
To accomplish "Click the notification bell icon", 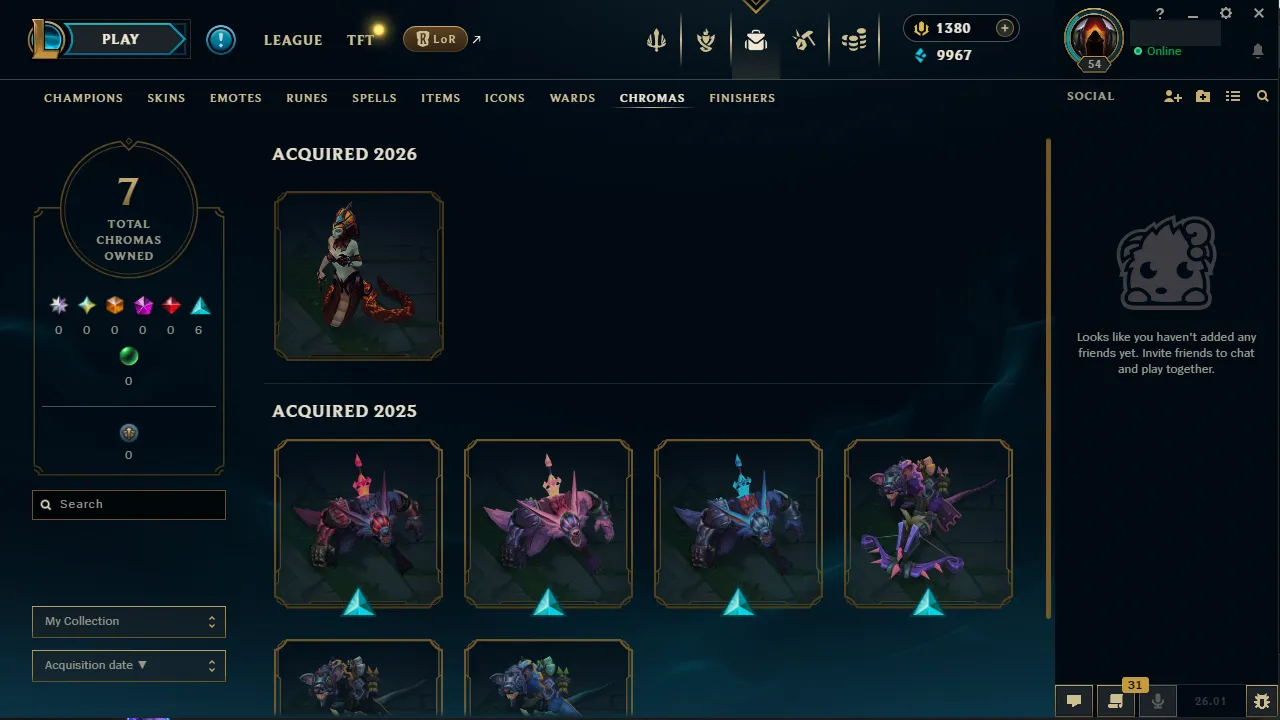I will pos(1257,50).
